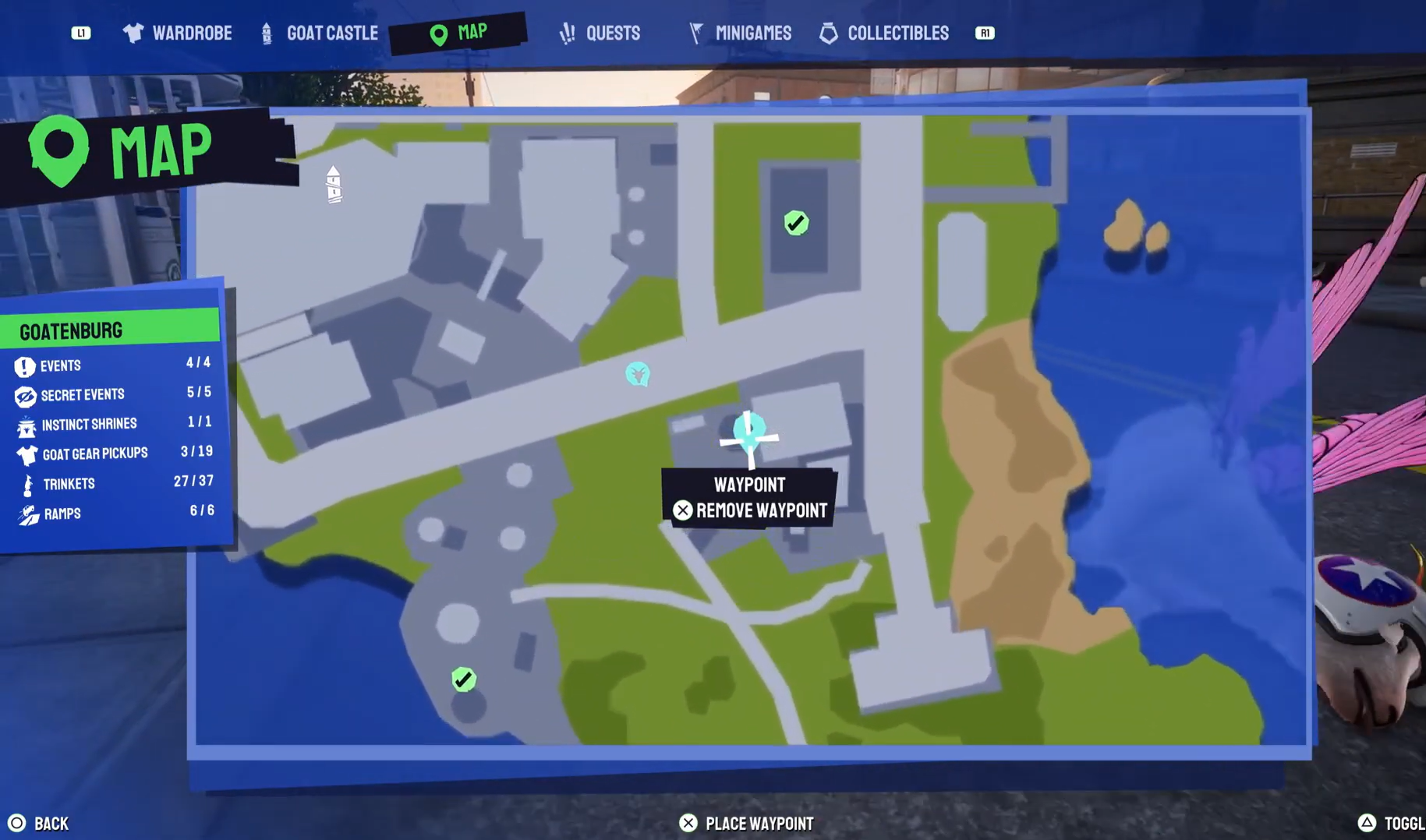The height and width of the screenshot is (840, 1426).
Task: Click Remove Waypoint
Action: (751, 510)
